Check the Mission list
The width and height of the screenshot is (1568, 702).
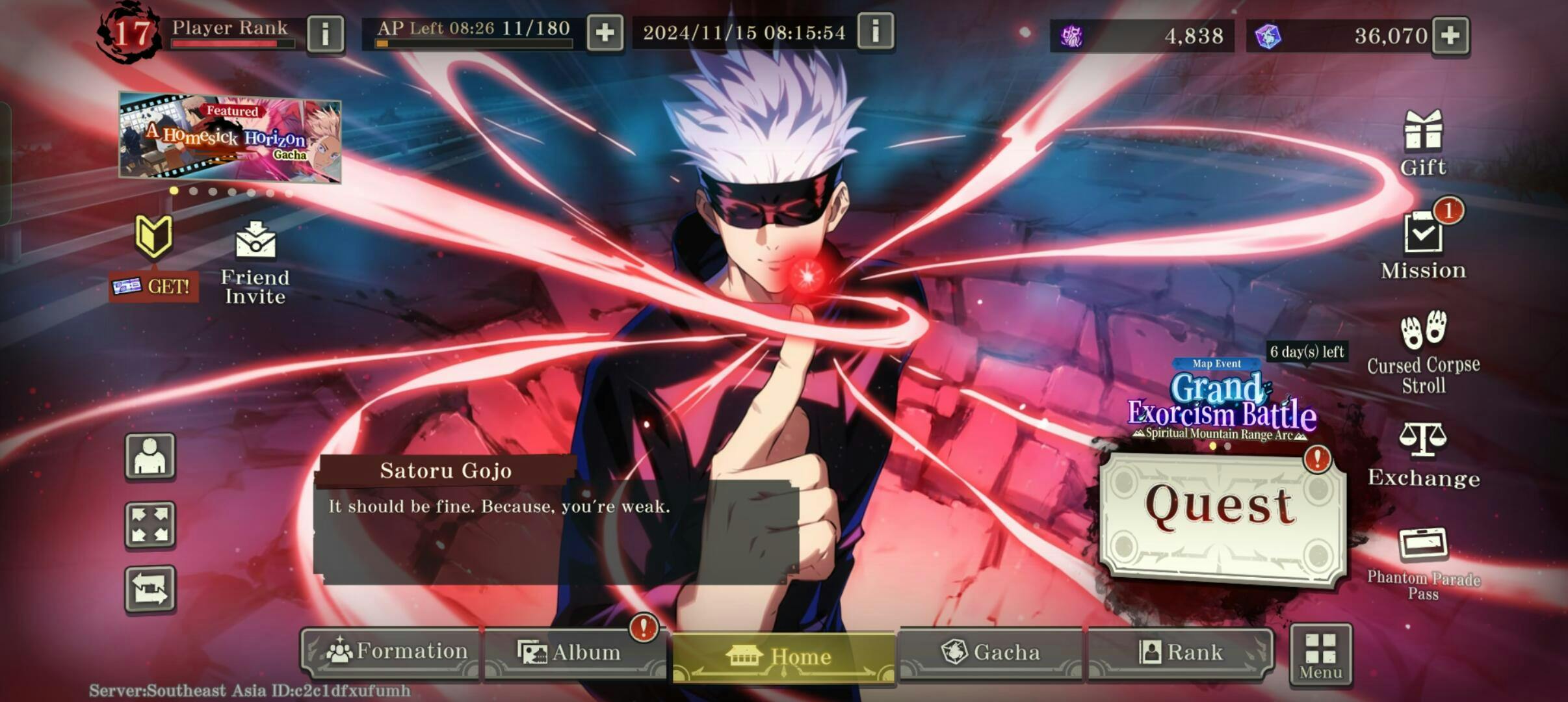pyautogui.click(x=1423, y=247)
